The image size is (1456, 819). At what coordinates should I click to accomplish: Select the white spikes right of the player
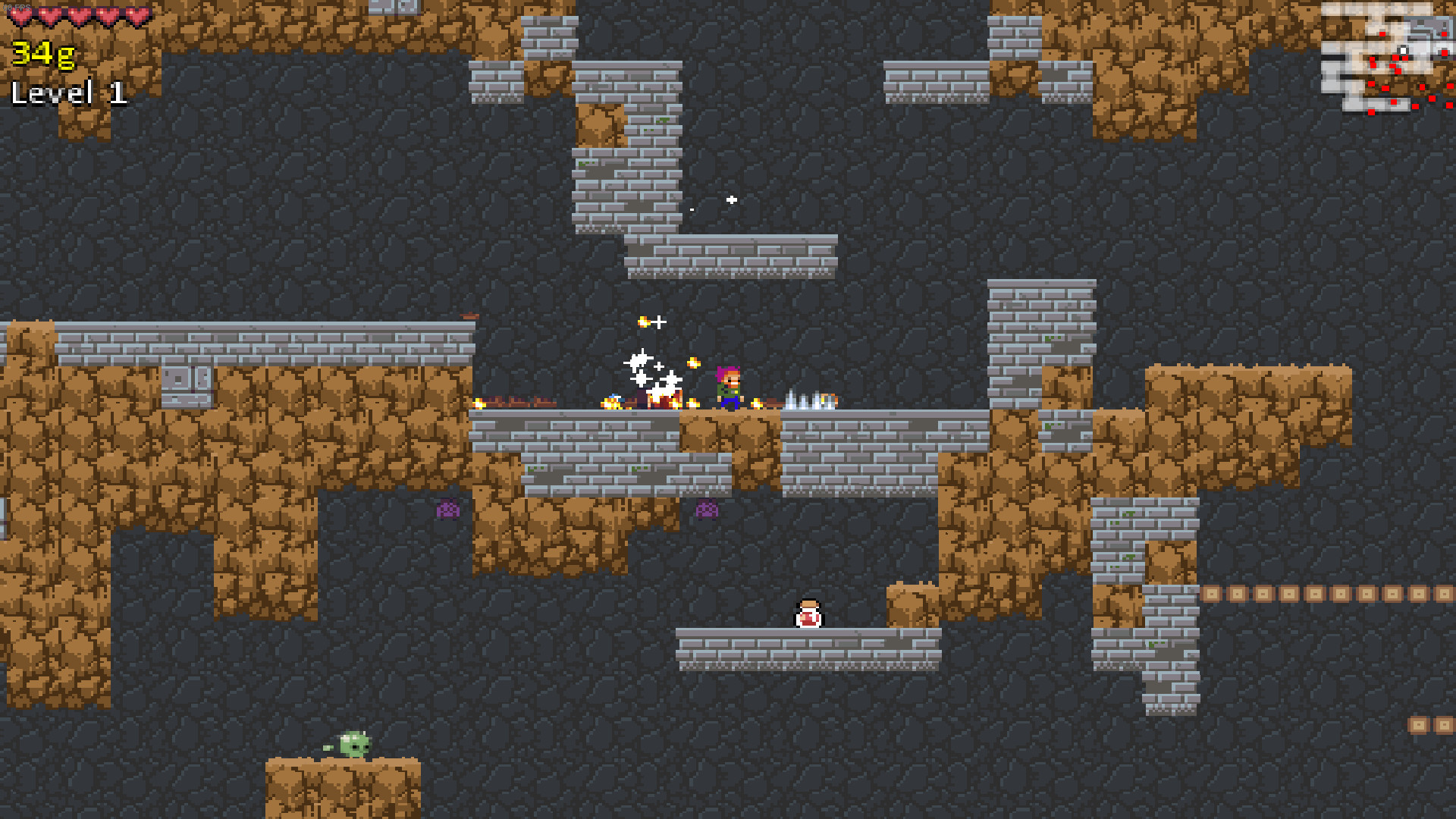click(809, 400)
